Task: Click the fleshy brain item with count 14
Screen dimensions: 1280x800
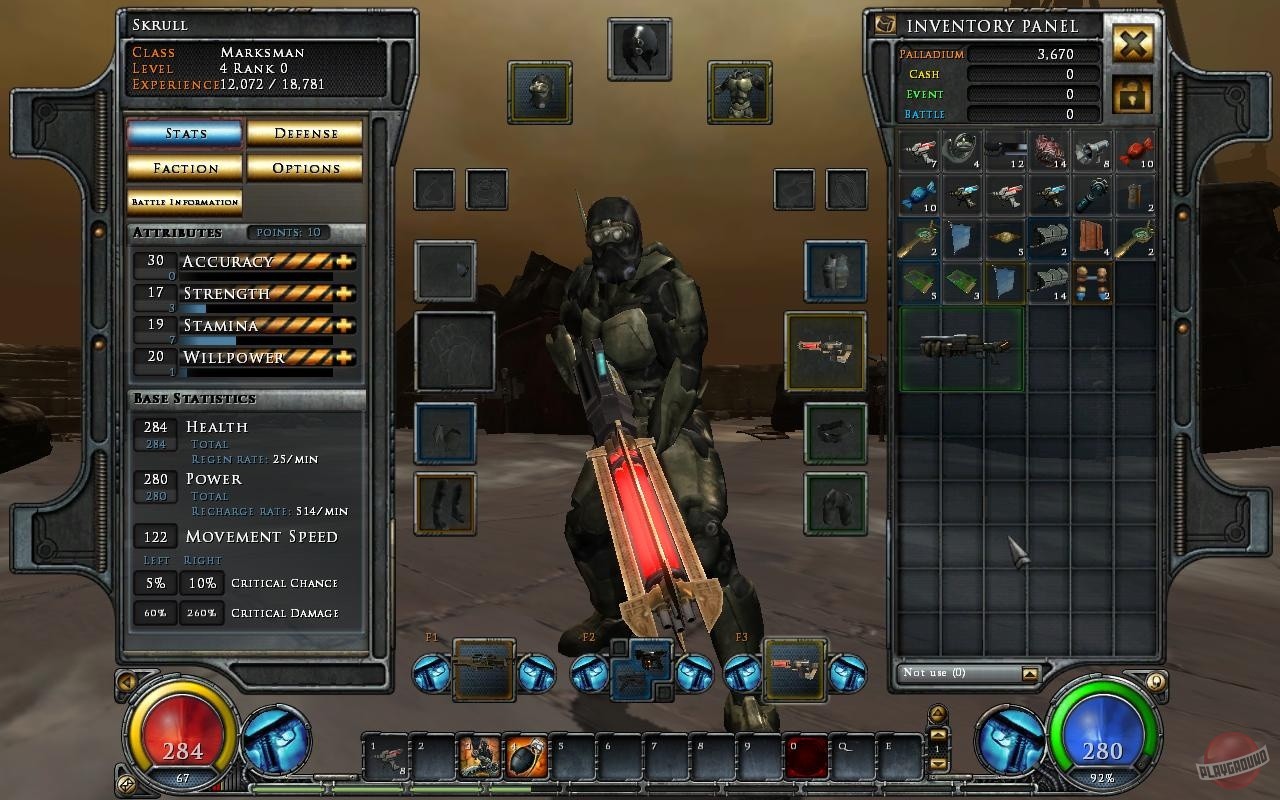Action: pos(1047,152)
